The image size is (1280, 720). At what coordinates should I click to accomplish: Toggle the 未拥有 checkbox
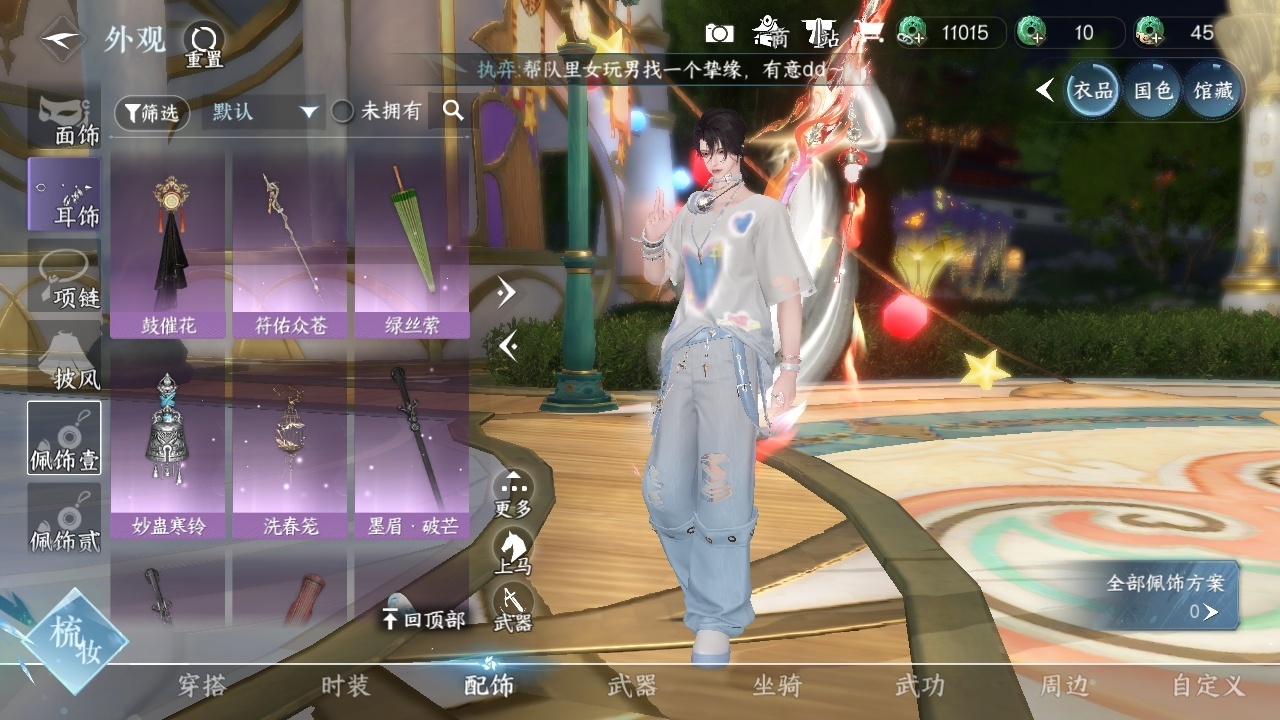click(343, 112)
